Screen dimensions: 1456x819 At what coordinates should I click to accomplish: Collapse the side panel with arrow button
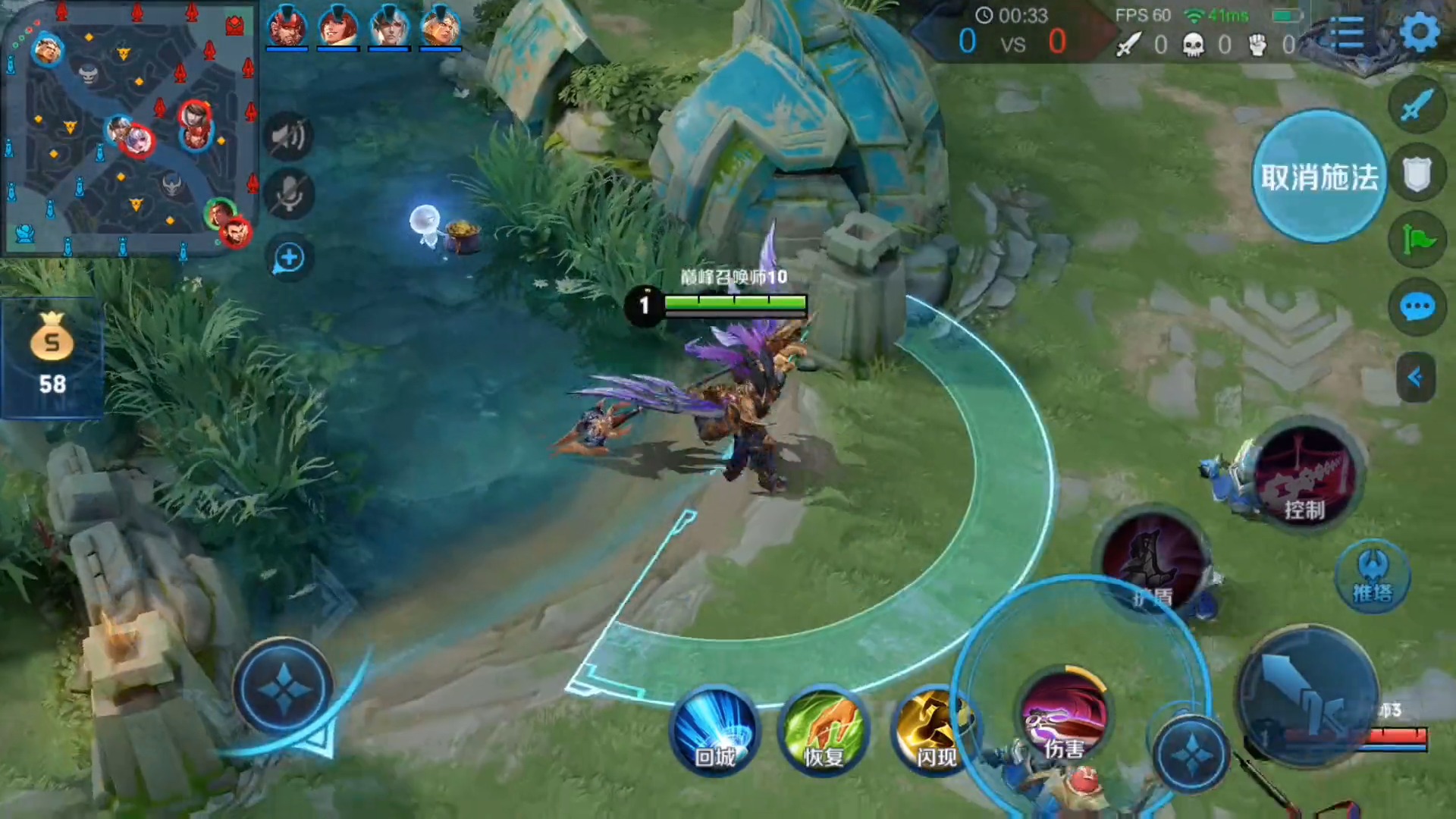point(1415,377)
